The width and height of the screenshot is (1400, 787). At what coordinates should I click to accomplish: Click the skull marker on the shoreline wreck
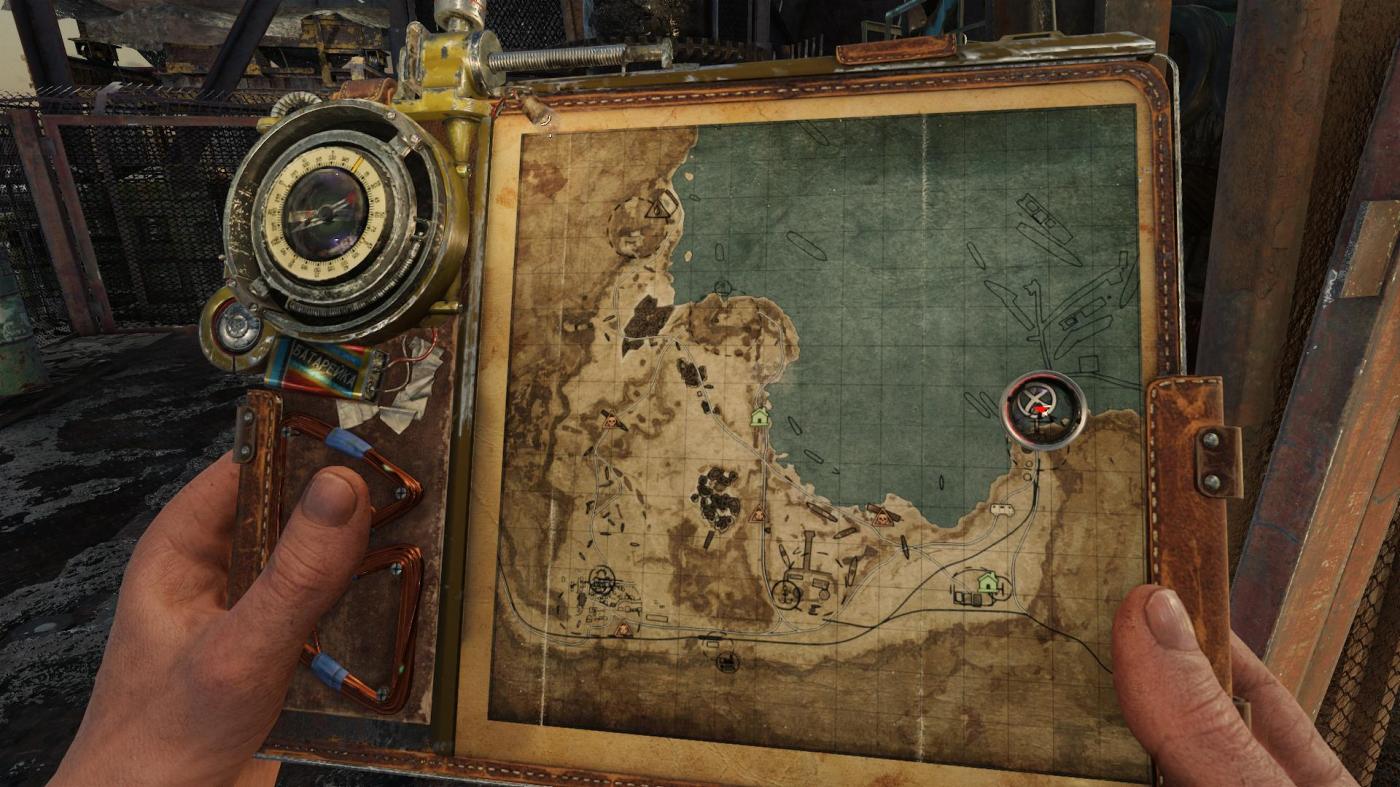point(881,517)
